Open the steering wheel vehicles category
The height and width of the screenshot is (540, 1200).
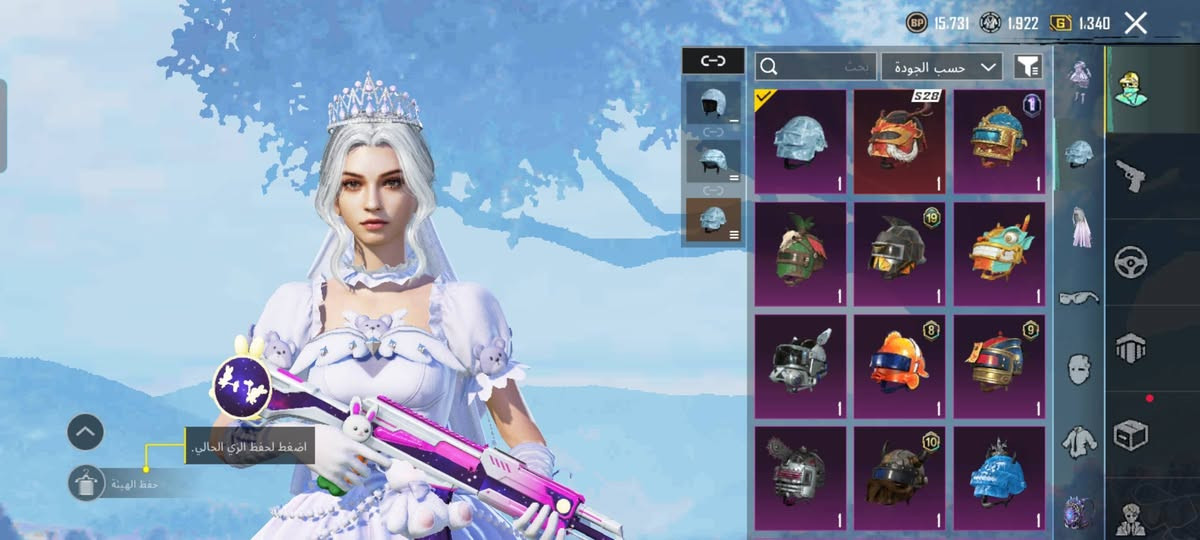point(1131,262)
